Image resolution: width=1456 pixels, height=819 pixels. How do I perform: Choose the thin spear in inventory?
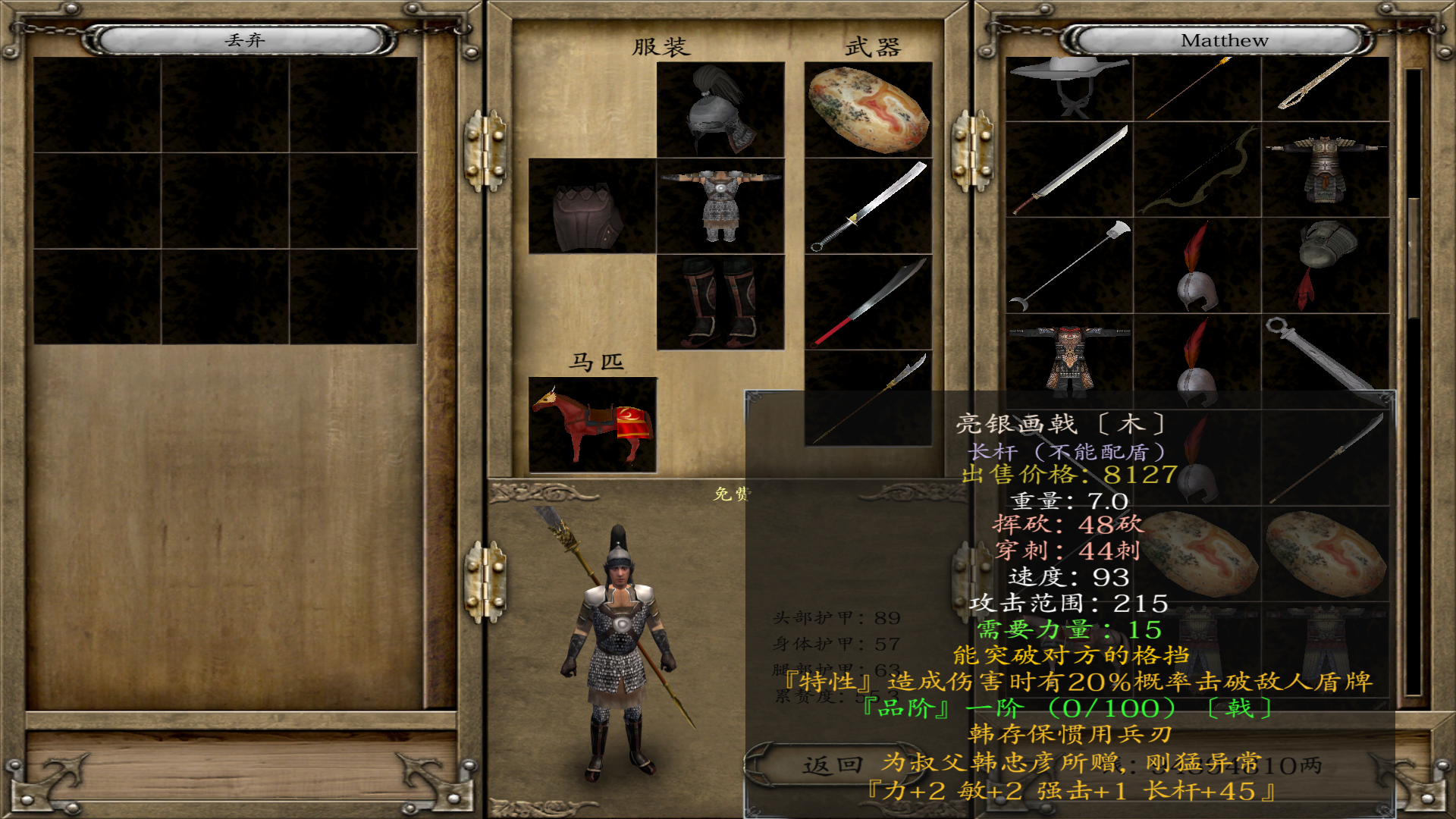tap(1197, 88)
